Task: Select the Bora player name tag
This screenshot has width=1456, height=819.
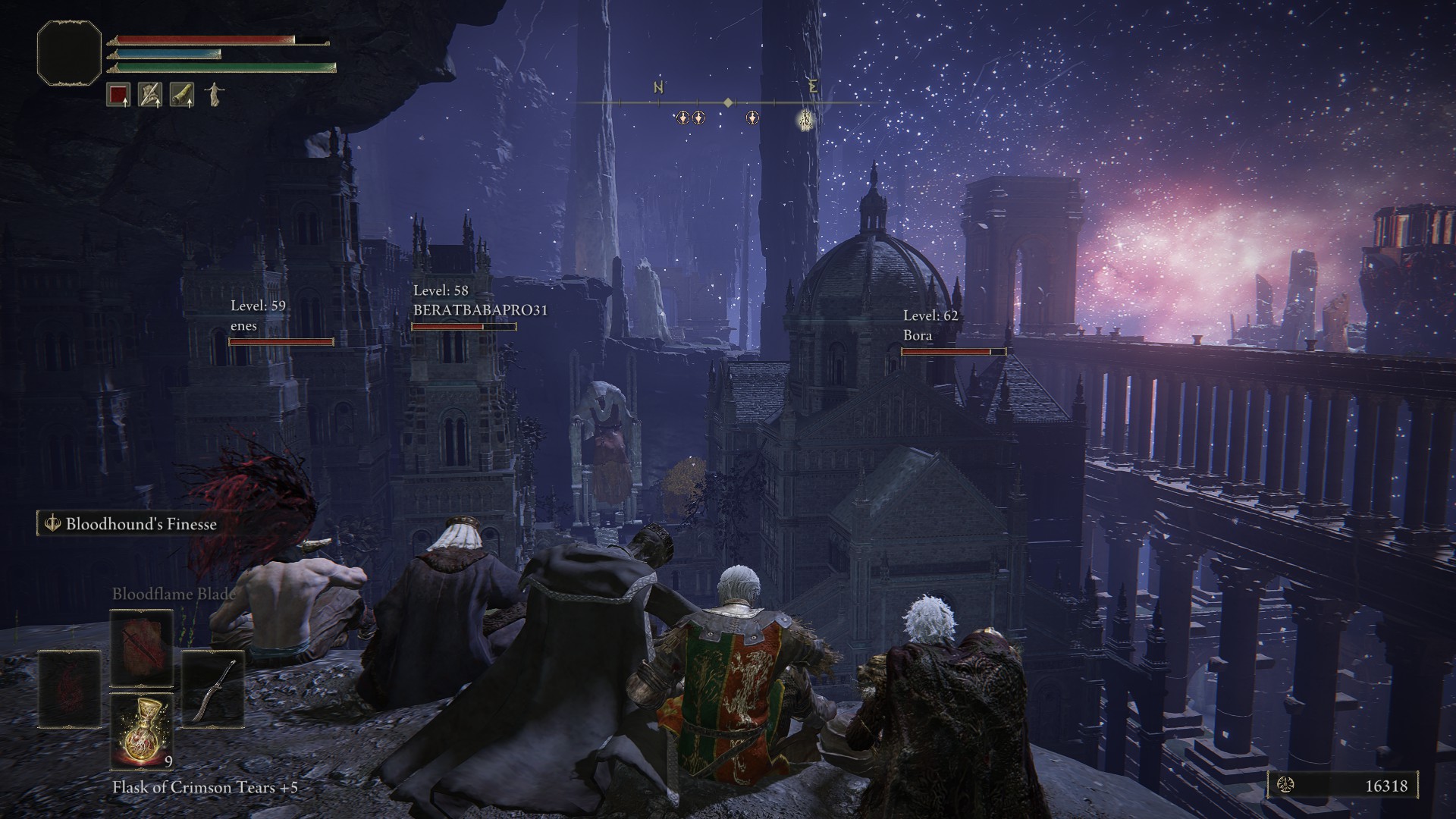Action: [x=918, y=335]
